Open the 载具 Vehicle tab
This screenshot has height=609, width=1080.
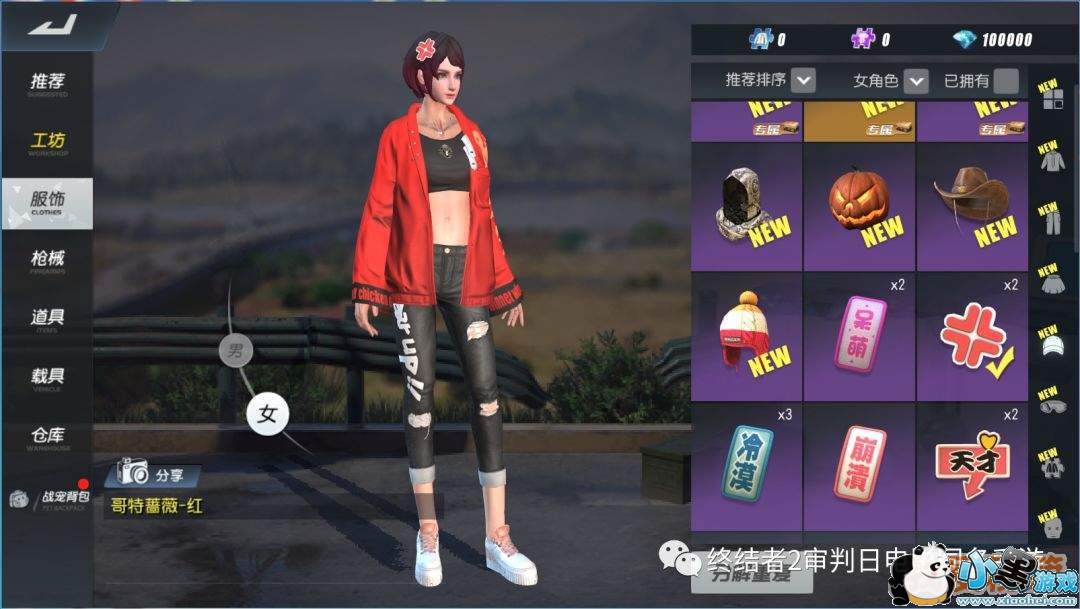click(47, 379)
